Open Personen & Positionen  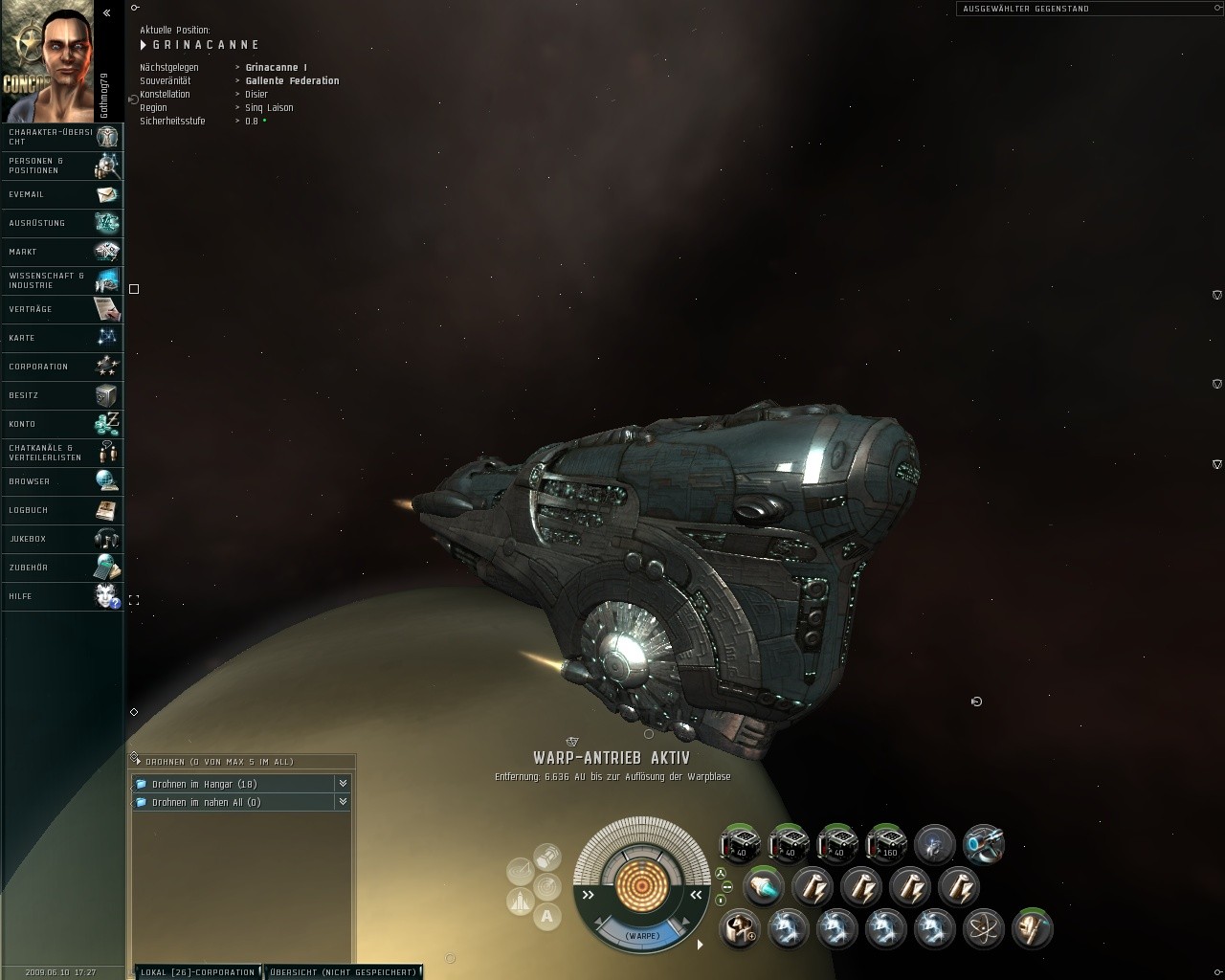(x=63, y=166)
